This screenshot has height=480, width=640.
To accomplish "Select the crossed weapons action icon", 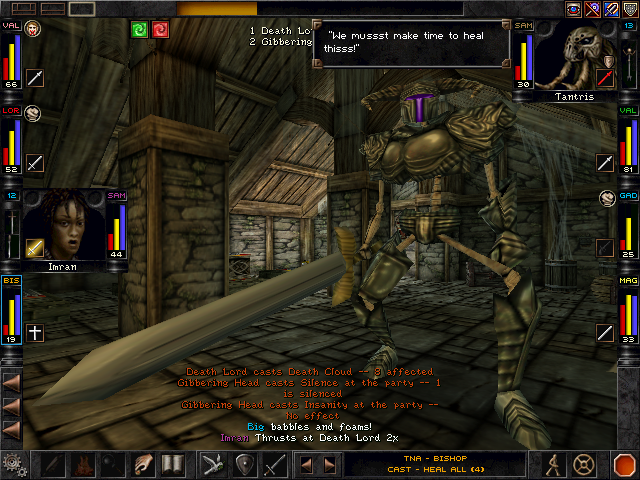I will click(212, 465).
